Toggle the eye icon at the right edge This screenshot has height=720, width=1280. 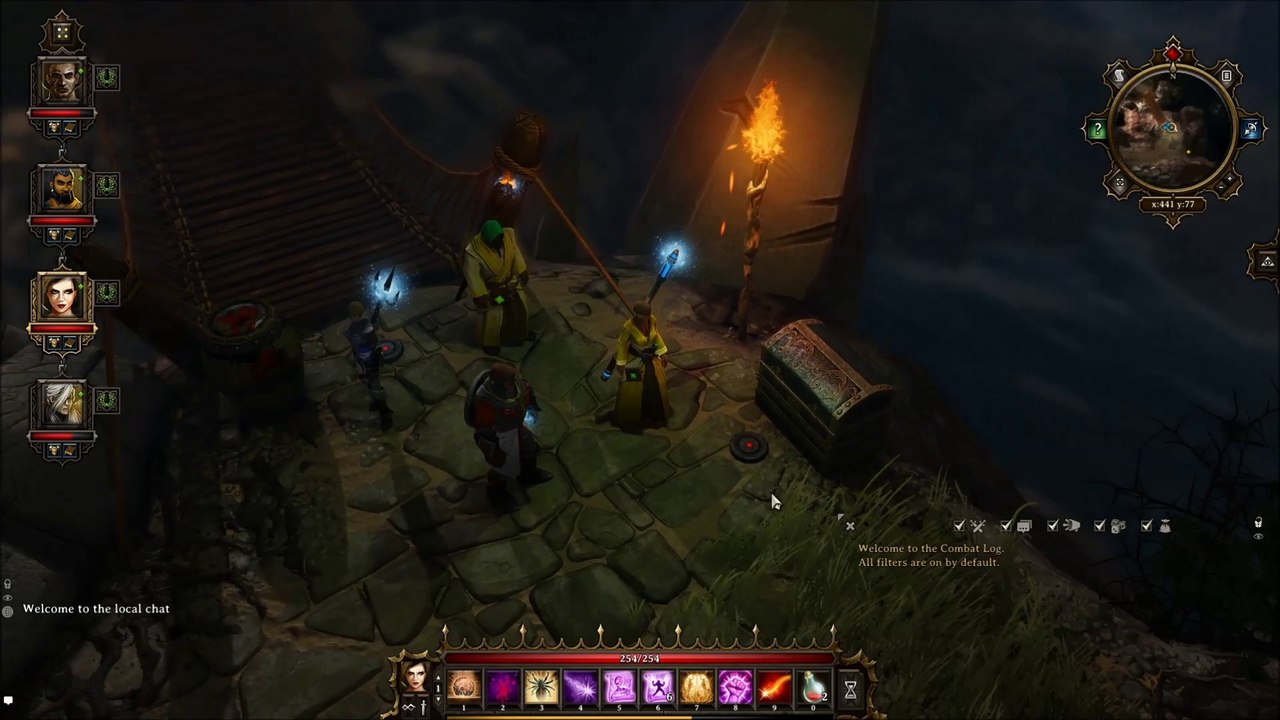click(x=1258, y=537)
